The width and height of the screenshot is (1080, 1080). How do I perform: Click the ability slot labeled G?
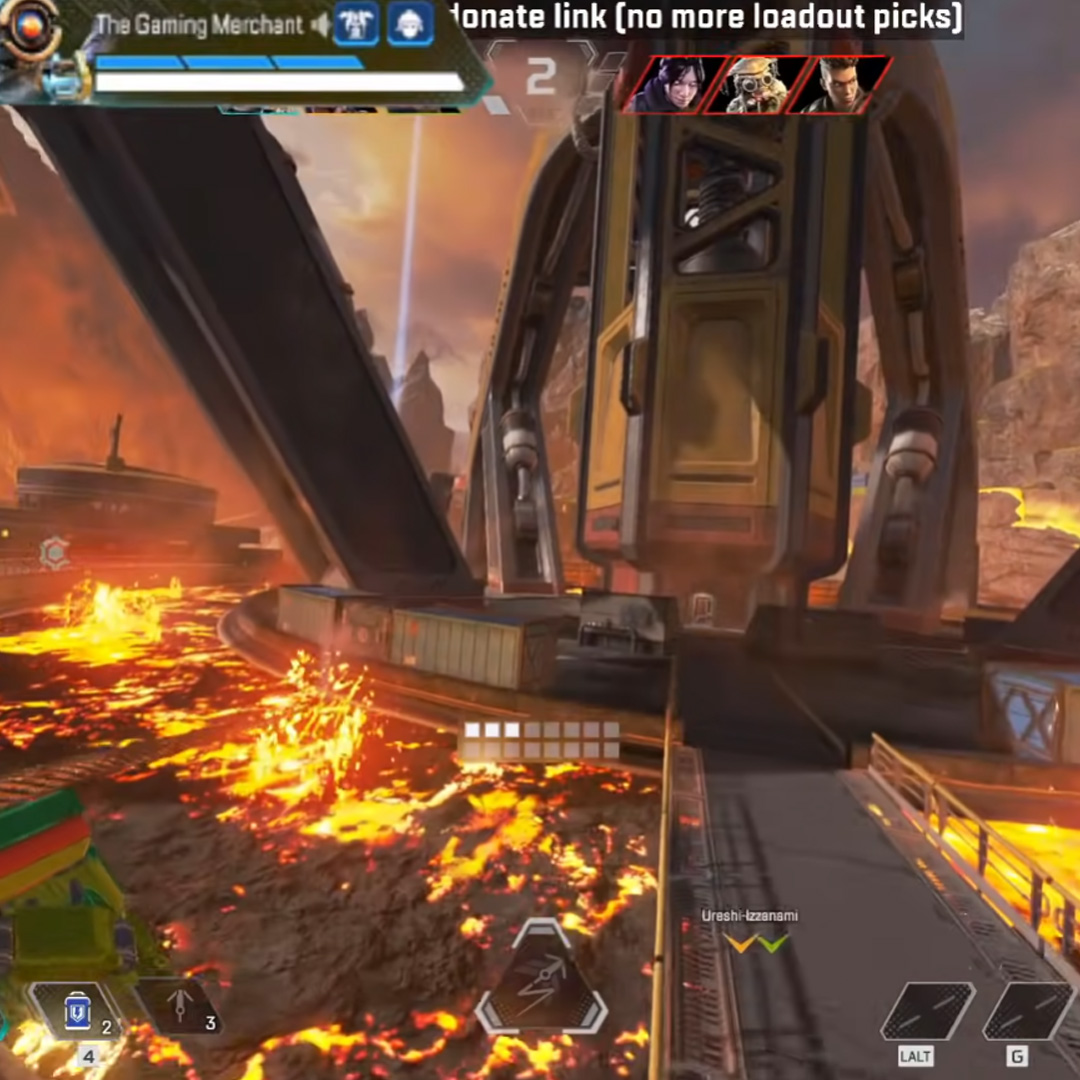coord(1029,1012)
